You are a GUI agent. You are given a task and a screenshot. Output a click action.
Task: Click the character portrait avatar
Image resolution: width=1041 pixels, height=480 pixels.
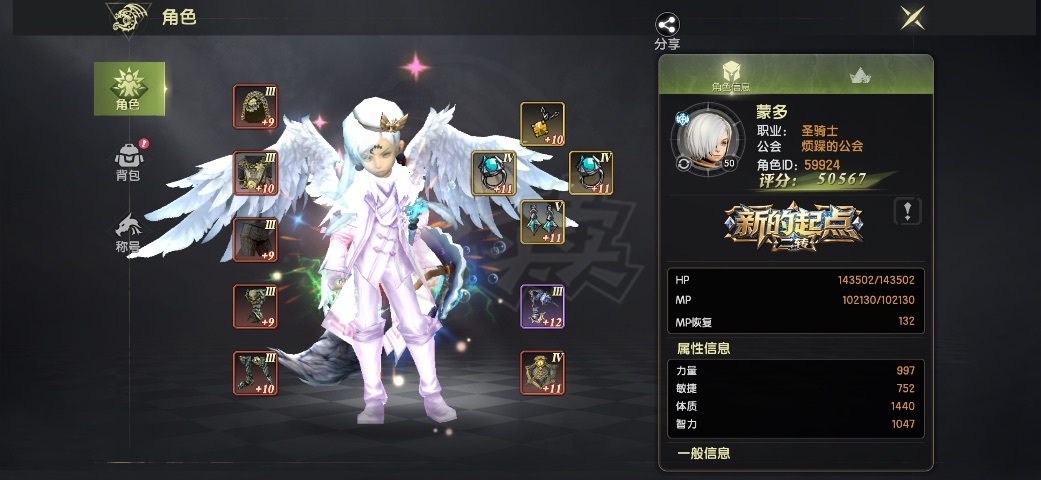click(706, 142)
